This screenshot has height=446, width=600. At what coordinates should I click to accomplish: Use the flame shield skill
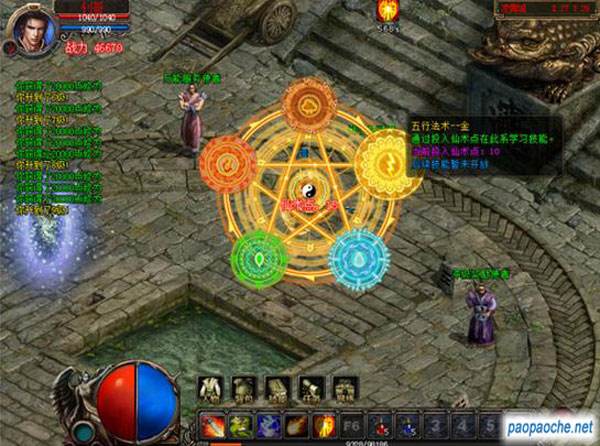pyautogui.click(x=322, y=424)
